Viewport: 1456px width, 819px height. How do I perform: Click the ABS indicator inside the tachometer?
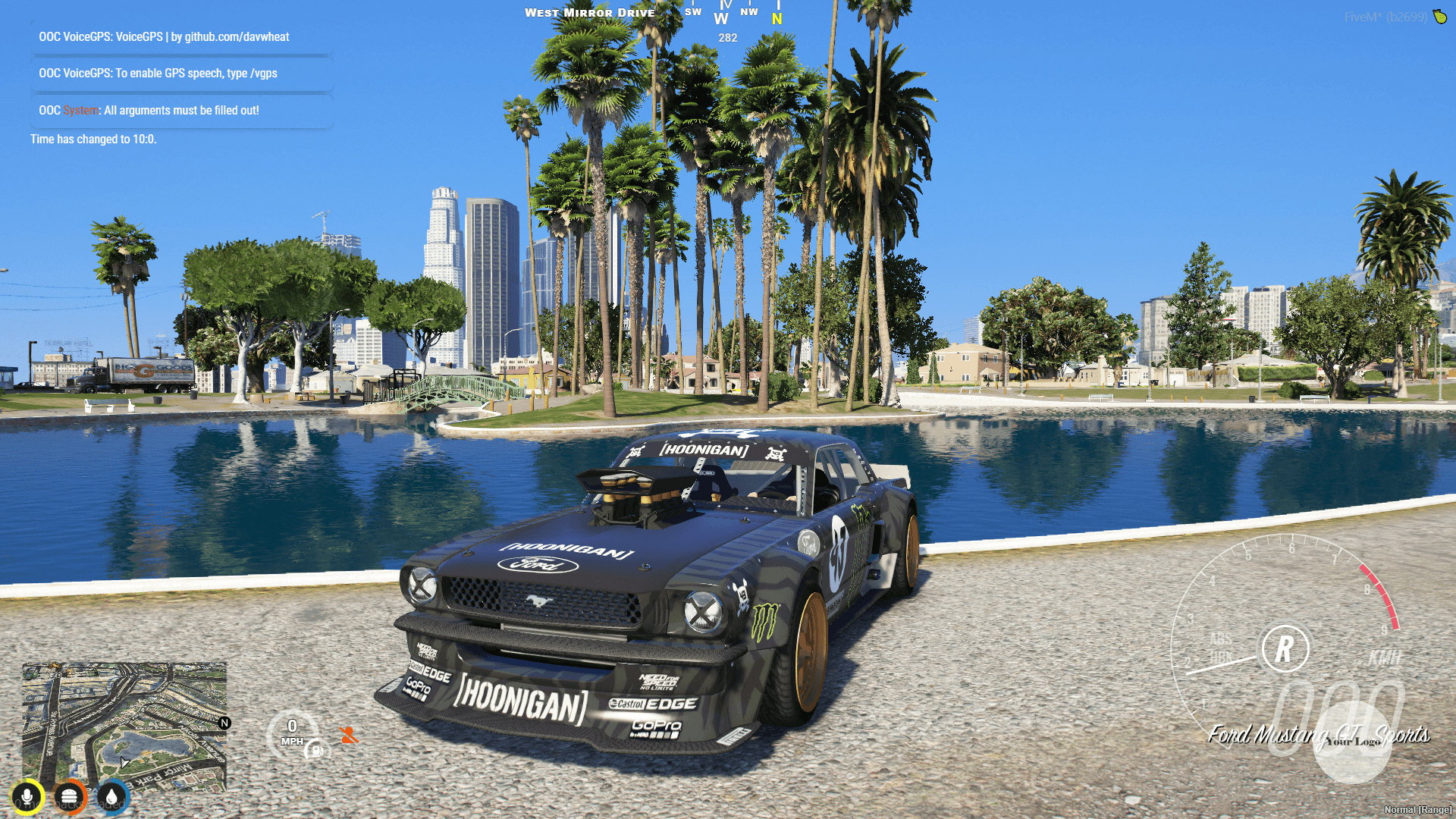click(x=1222, y=639)
